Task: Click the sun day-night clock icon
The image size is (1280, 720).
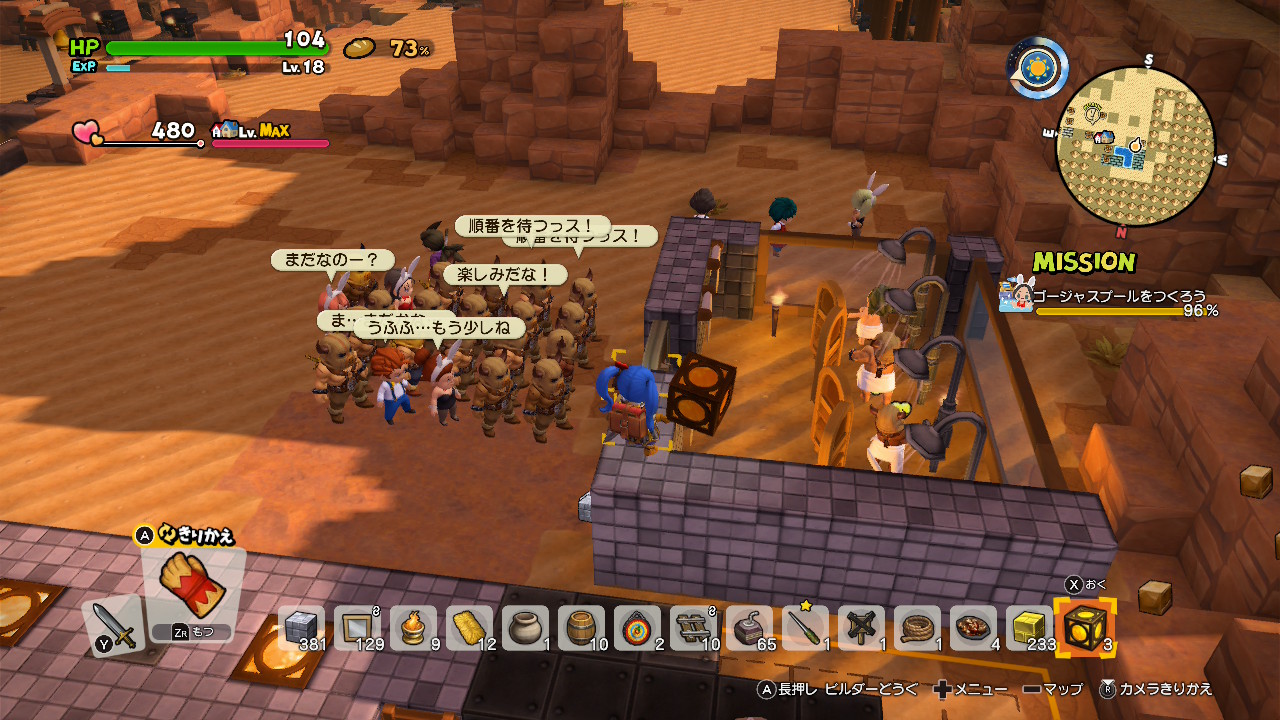Action: pos(1039,68)
